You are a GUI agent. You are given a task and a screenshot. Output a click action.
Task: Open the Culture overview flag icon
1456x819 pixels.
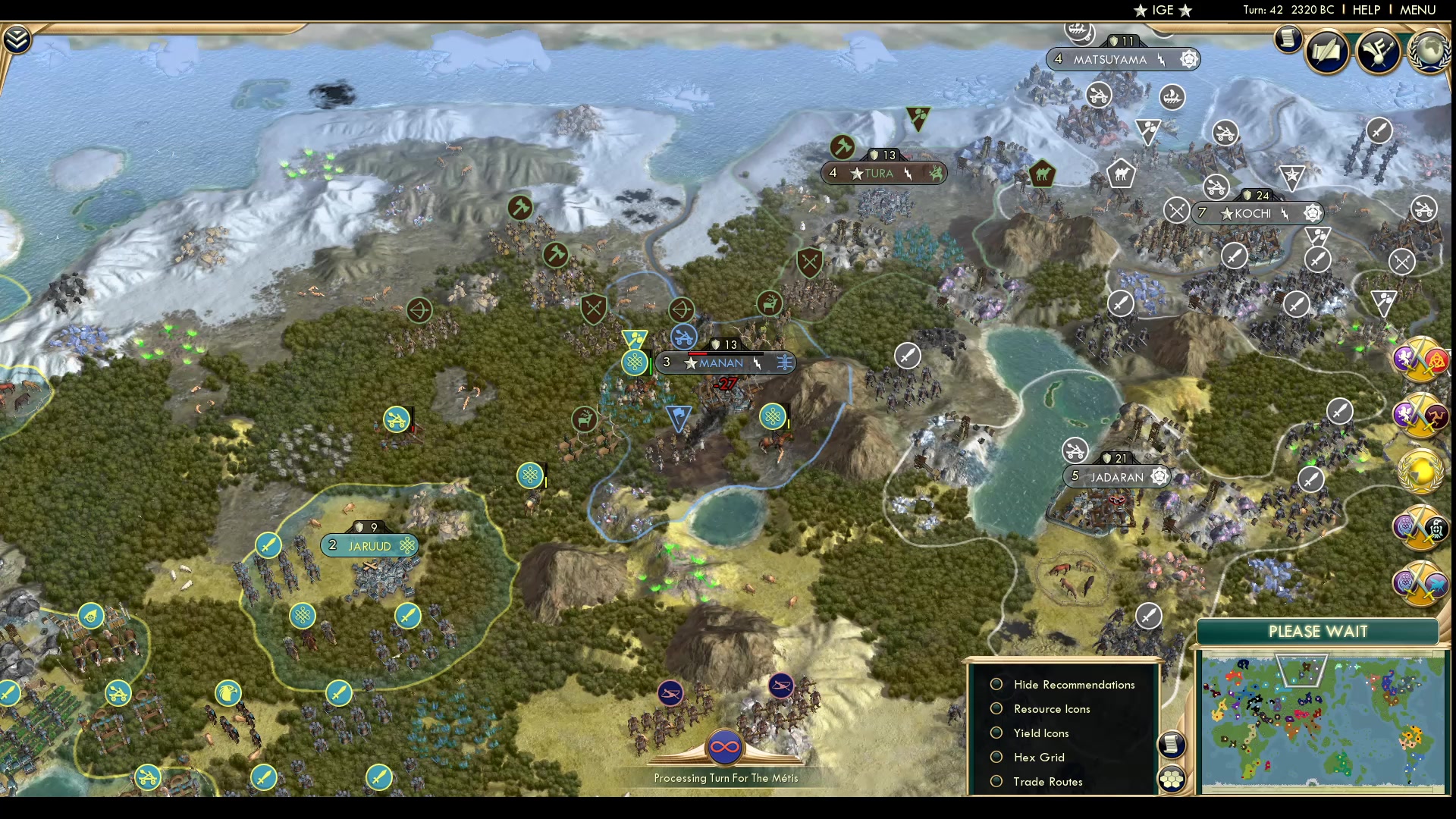pos(1378,51)
